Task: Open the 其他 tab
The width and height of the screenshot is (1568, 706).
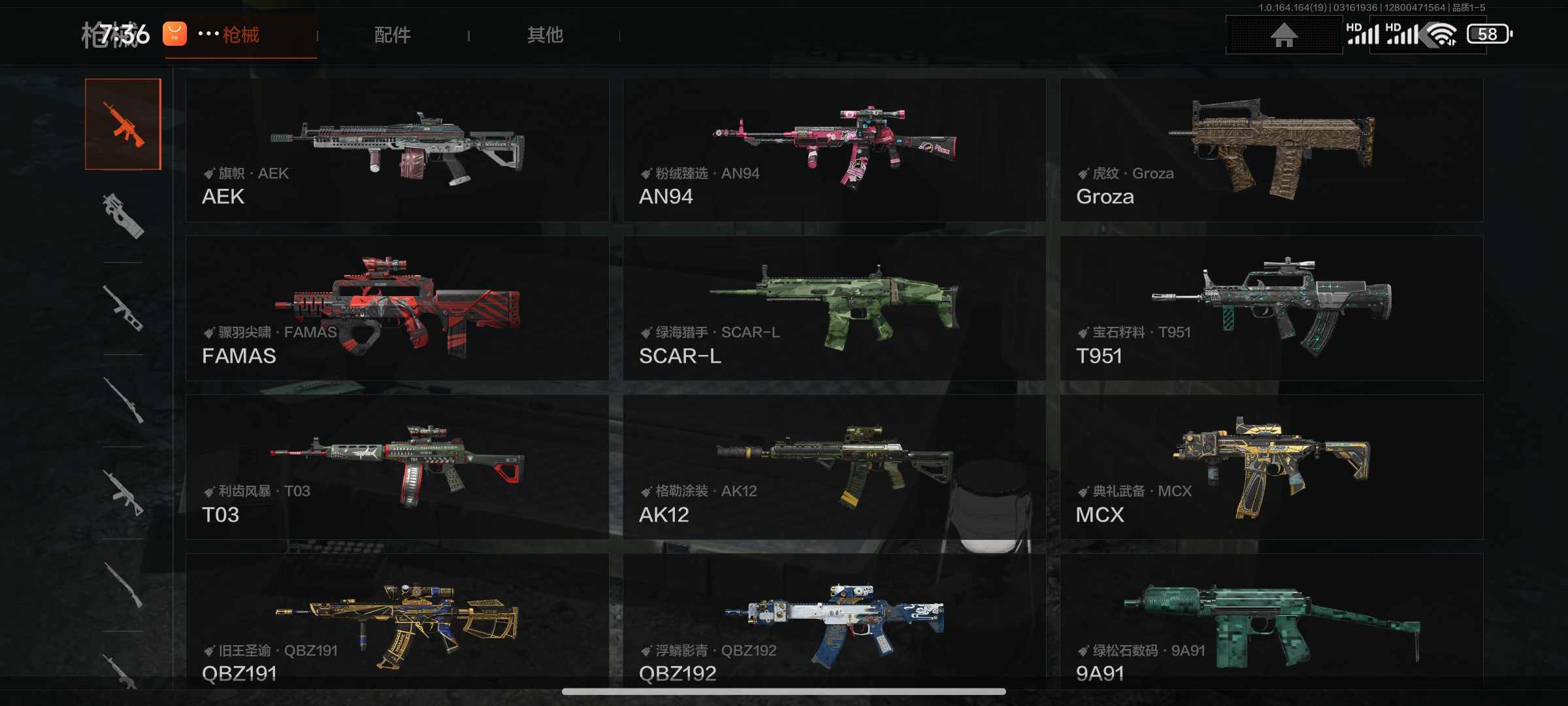Action: 545,35
